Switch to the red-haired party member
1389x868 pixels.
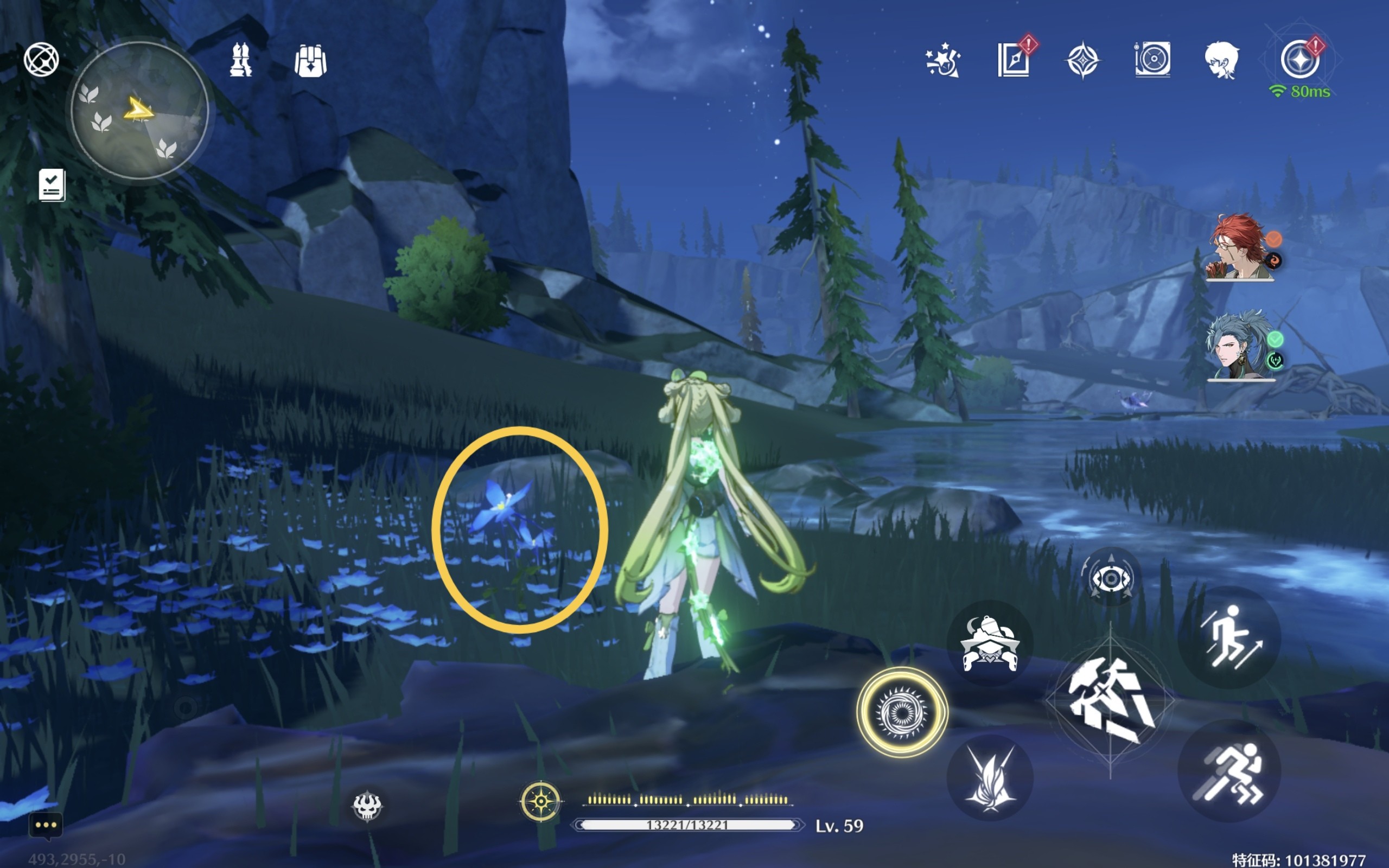point(1240,248)
